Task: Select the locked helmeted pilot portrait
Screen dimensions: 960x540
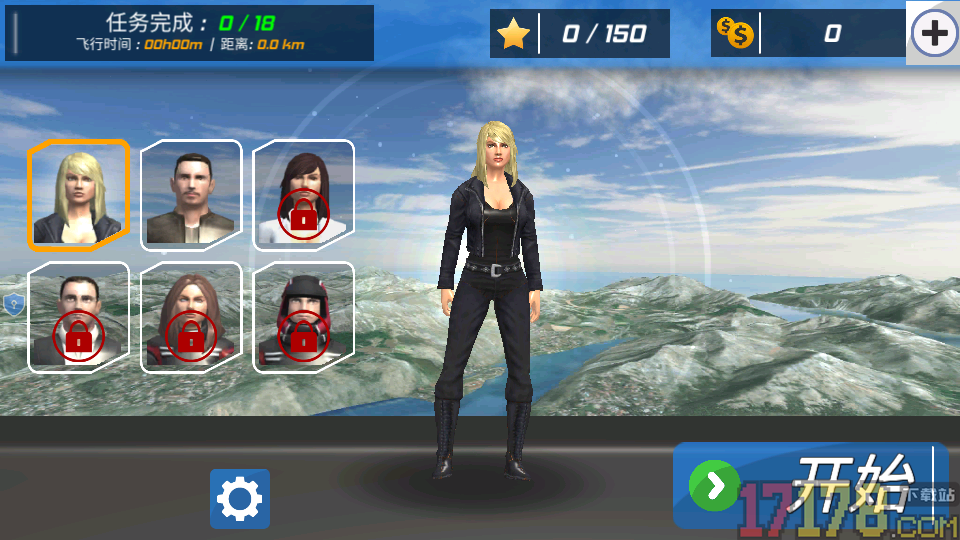Action: click(x=303, y=317)
